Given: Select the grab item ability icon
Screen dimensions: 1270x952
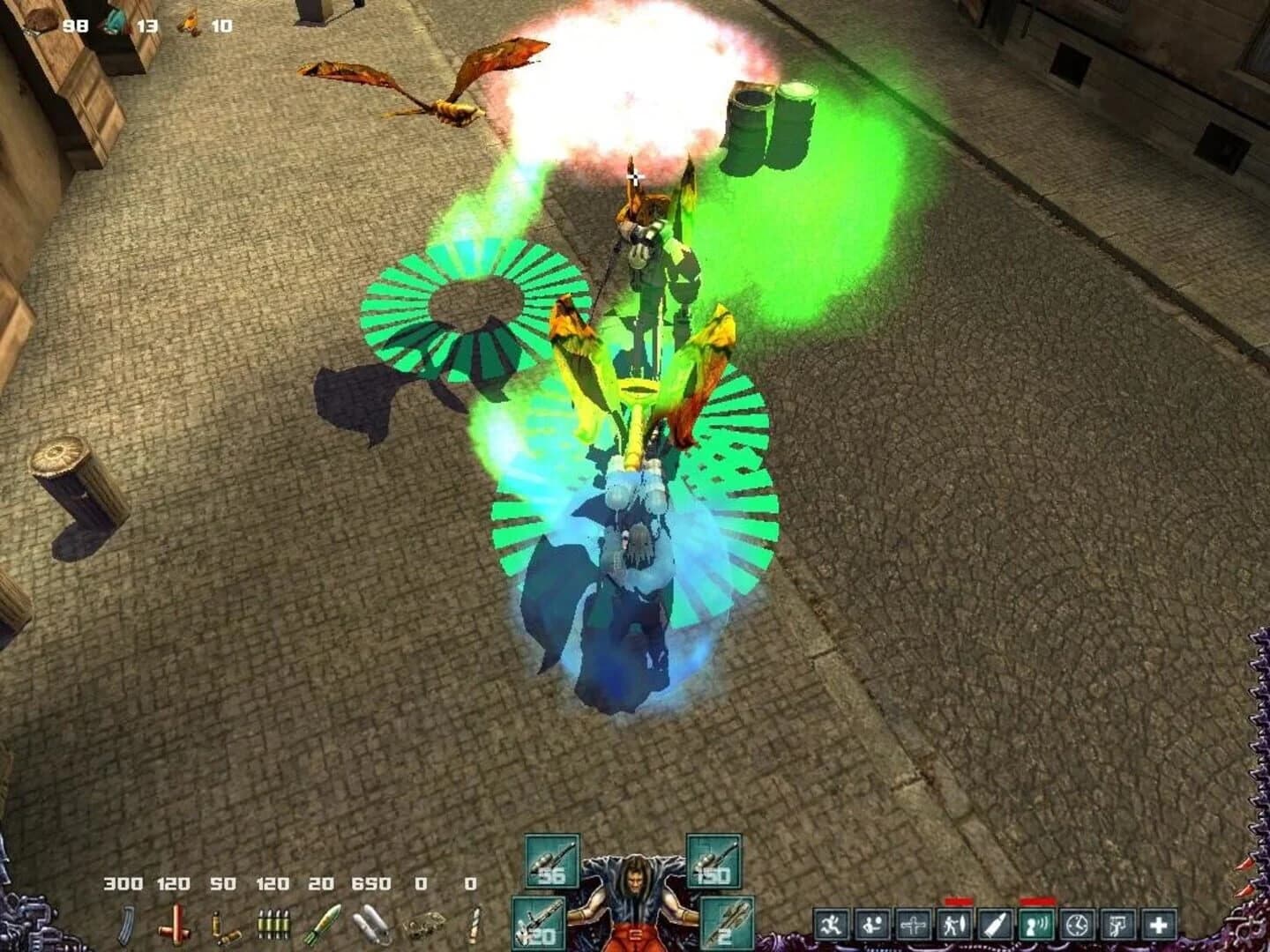Looking at the screenshot, I should coord(1119,923).
